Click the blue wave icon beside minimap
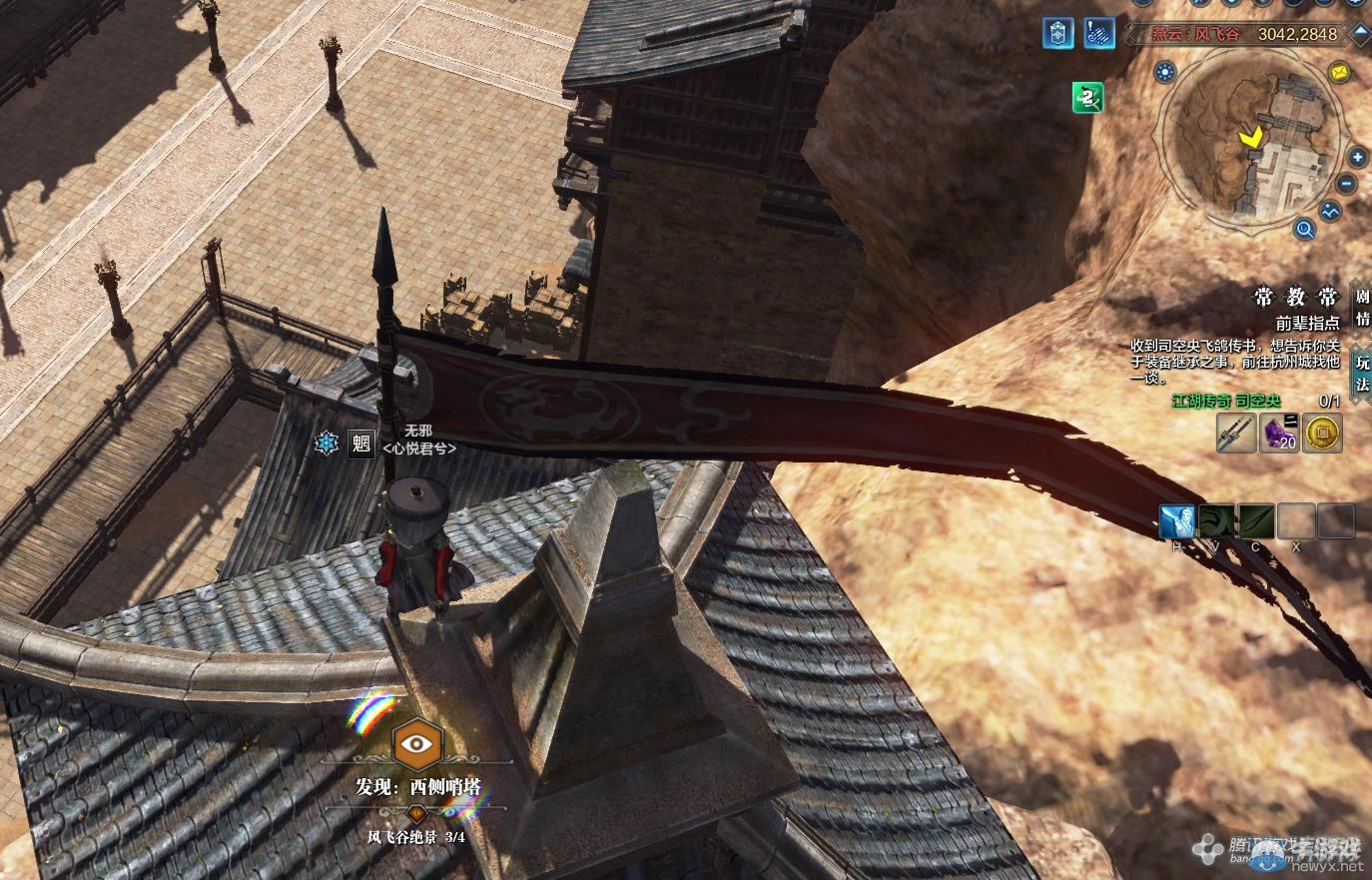1372x880 pixels. pyautogui.click(x=1330, y=212)
